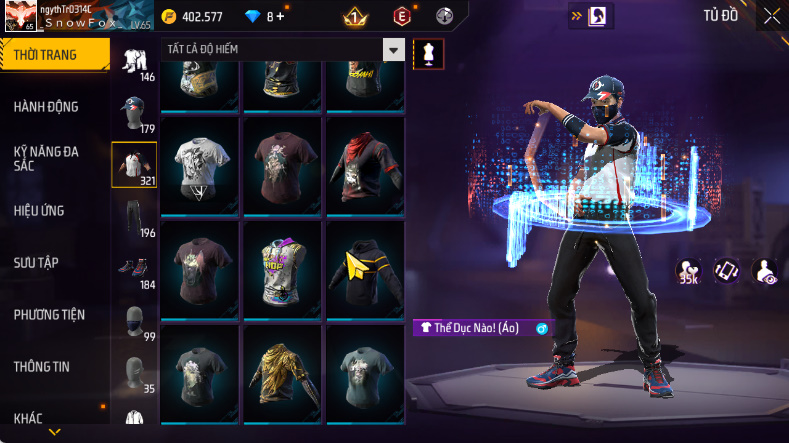
Task: Show the Thông Tin tab
Action: click(42, 366)
